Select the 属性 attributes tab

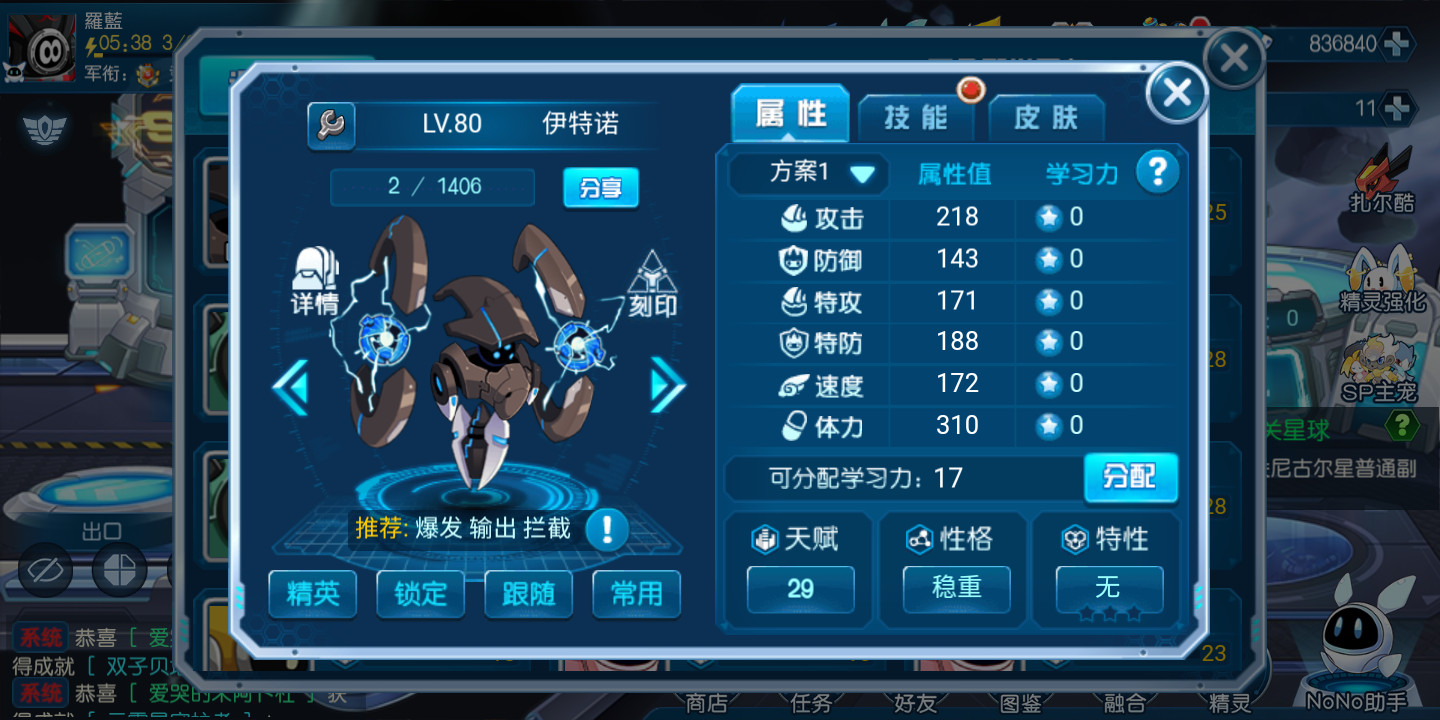790,115
